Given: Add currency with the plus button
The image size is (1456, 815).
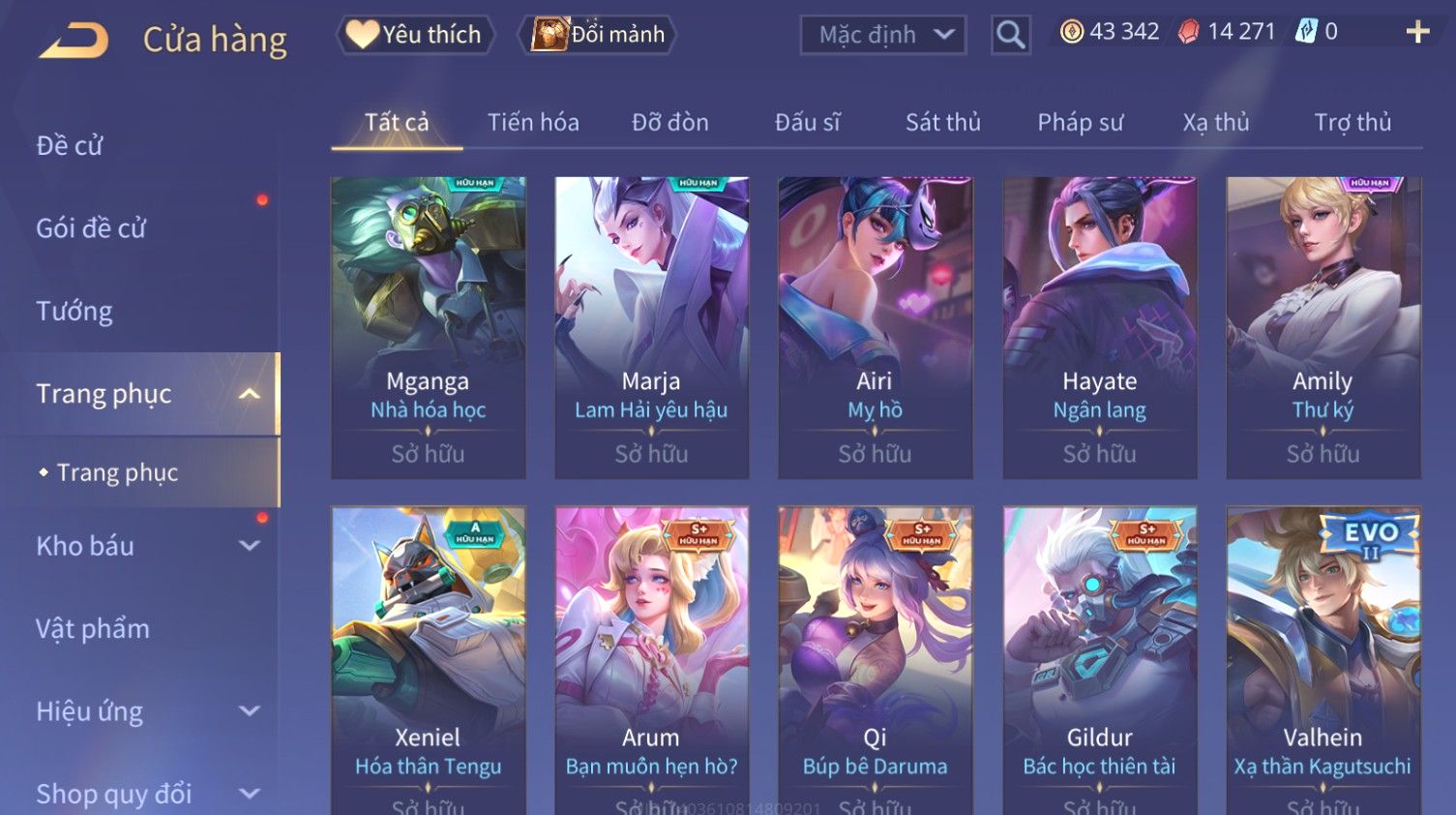Looking at the screenshot, I should click(1417, 32).
